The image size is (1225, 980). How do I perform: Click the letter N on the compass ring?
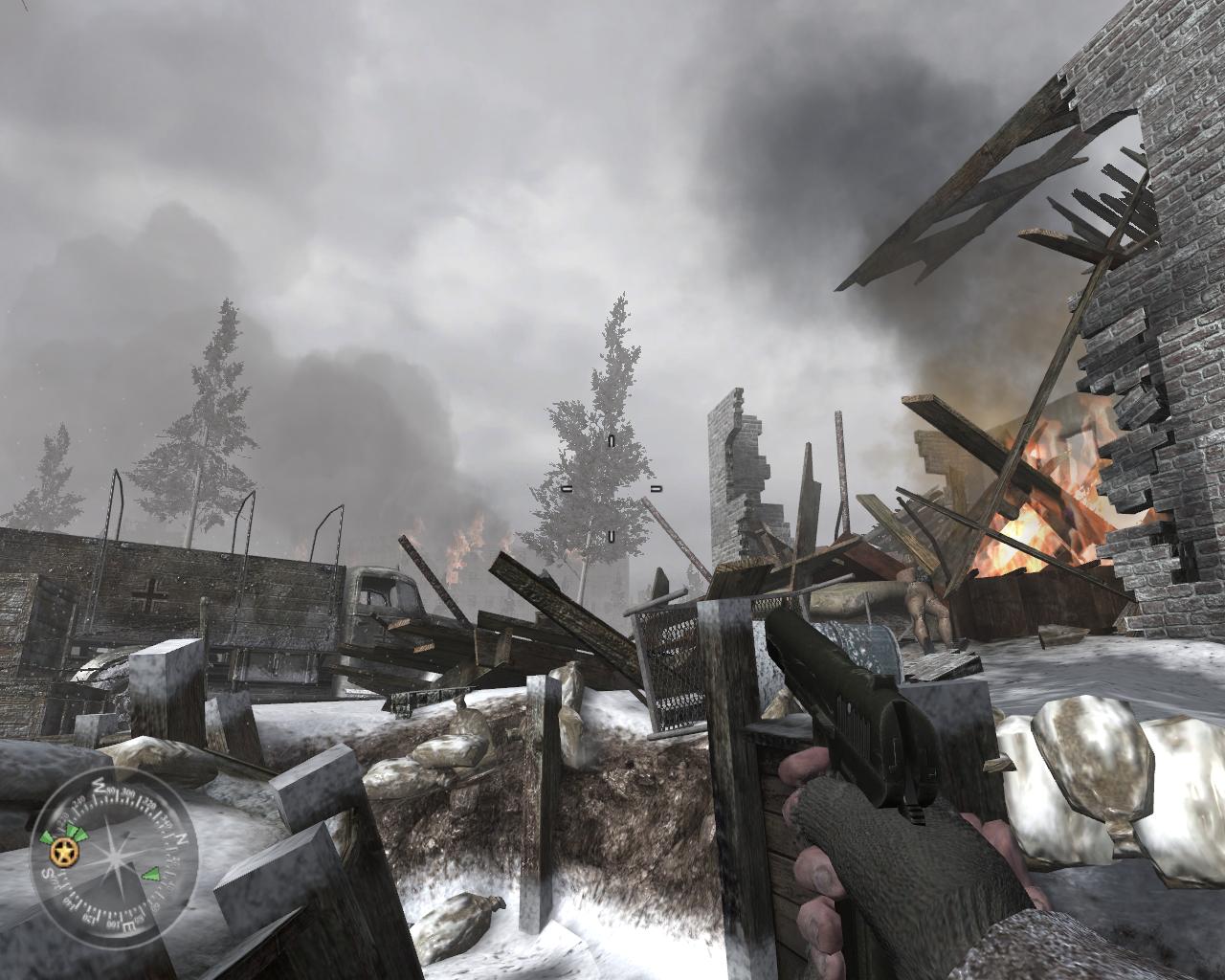182,840
